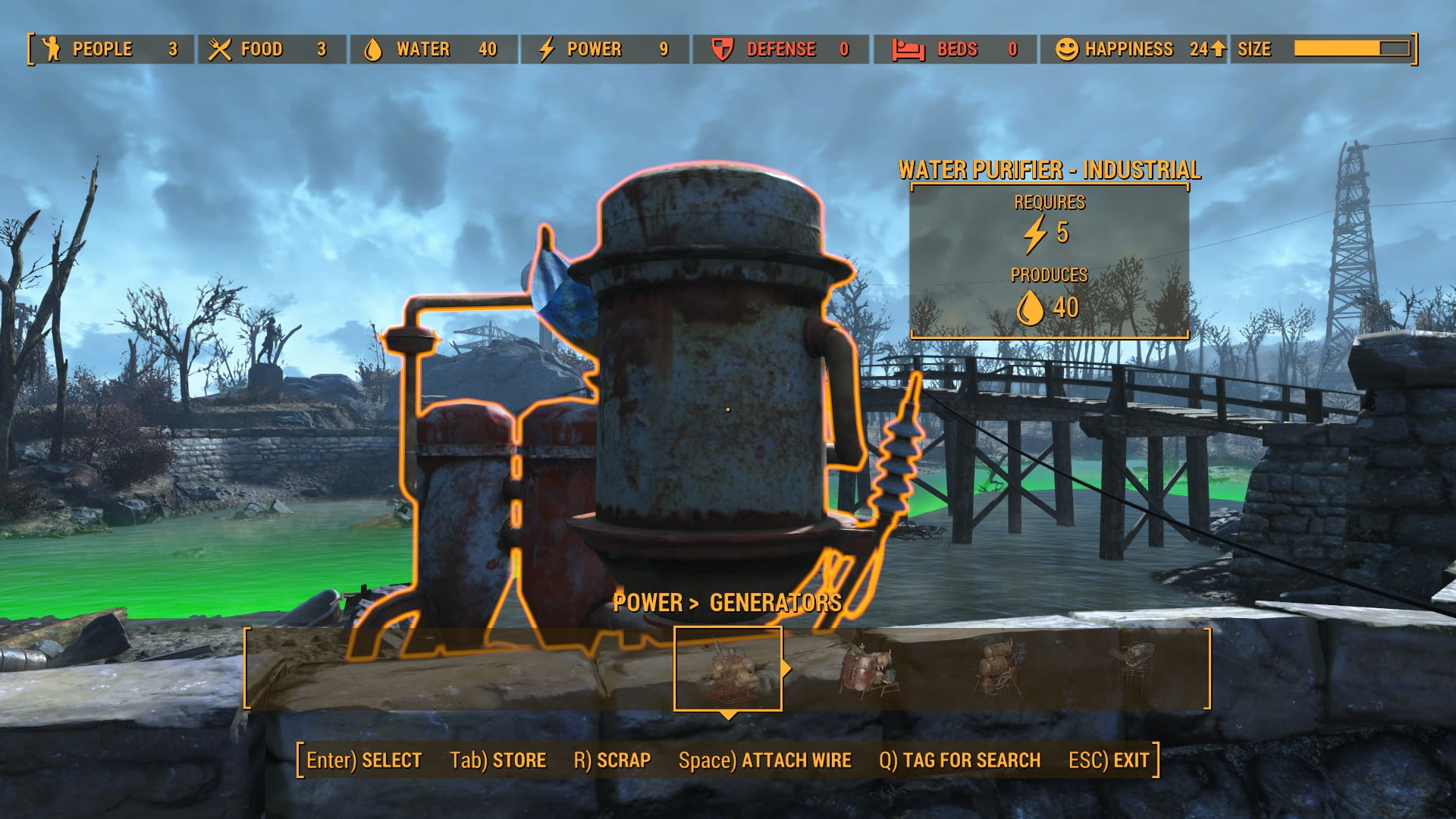This screenshot has height=819, width=1456.
Task: Store the water purifier via STORE
Action: (498, 761)
